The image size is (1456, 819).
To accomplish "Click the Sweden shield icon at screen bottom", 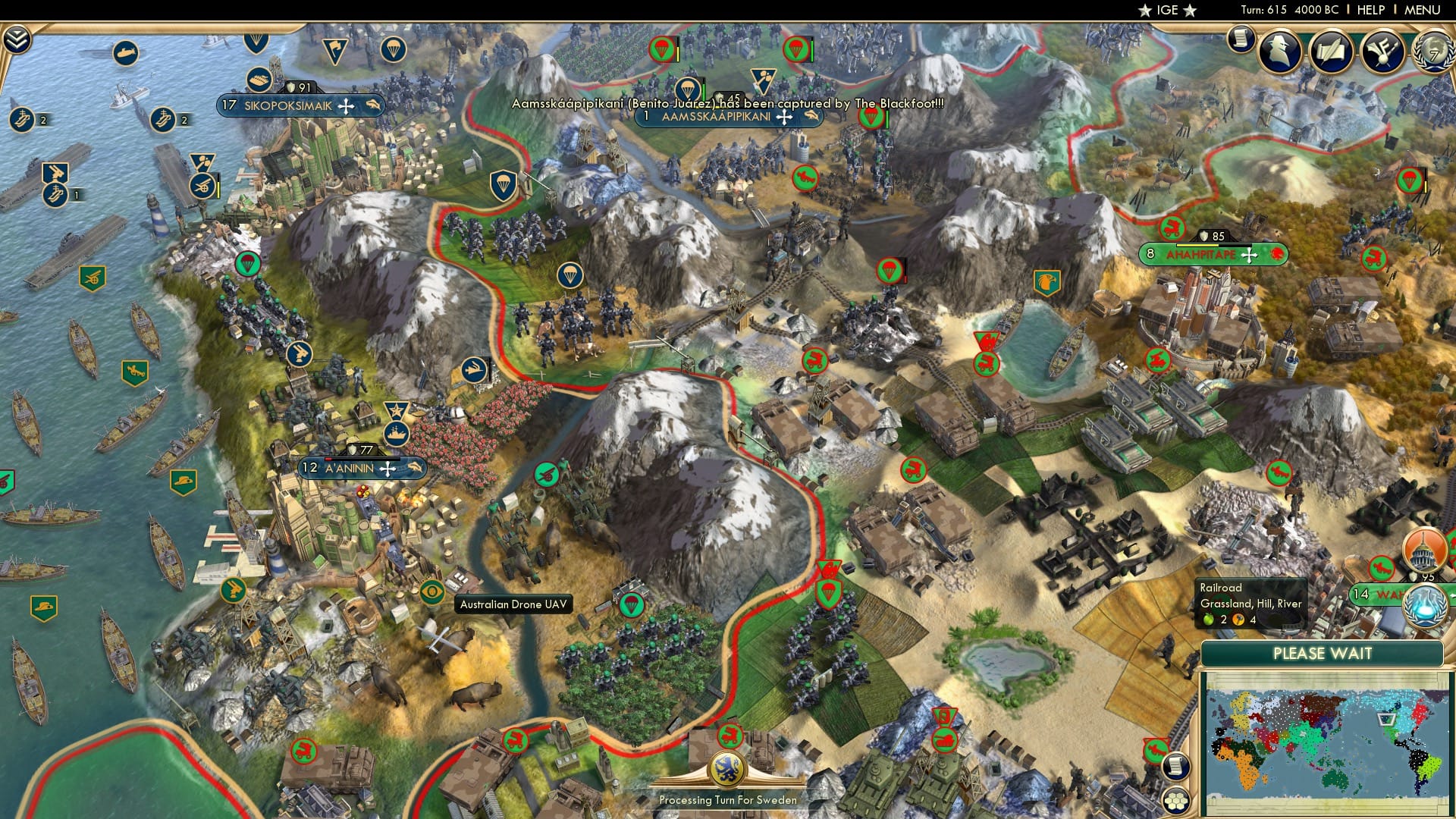I will (730, 767).
